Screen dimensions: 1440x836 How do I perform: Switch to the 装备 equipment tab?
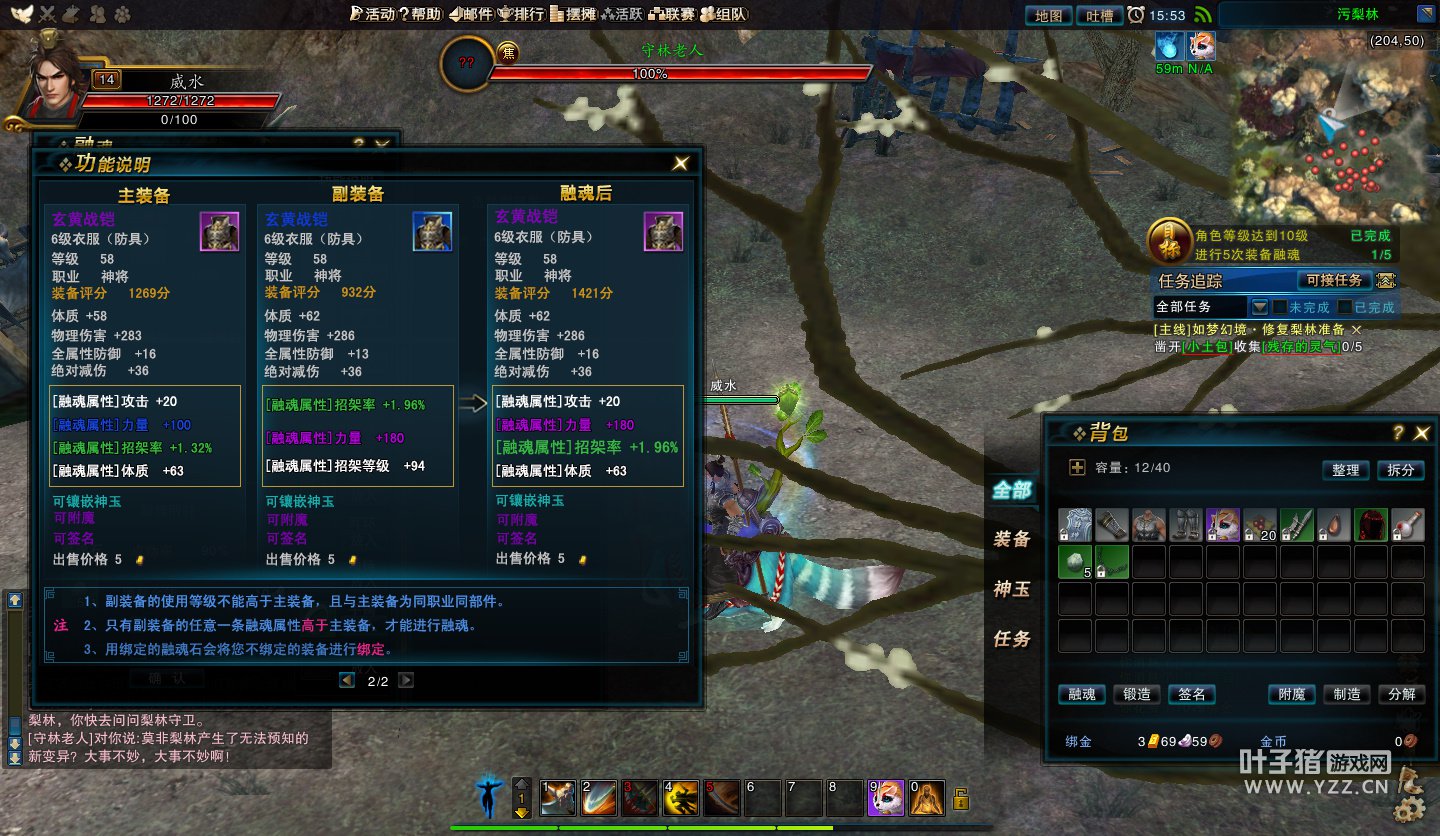tap(1011, 539)
